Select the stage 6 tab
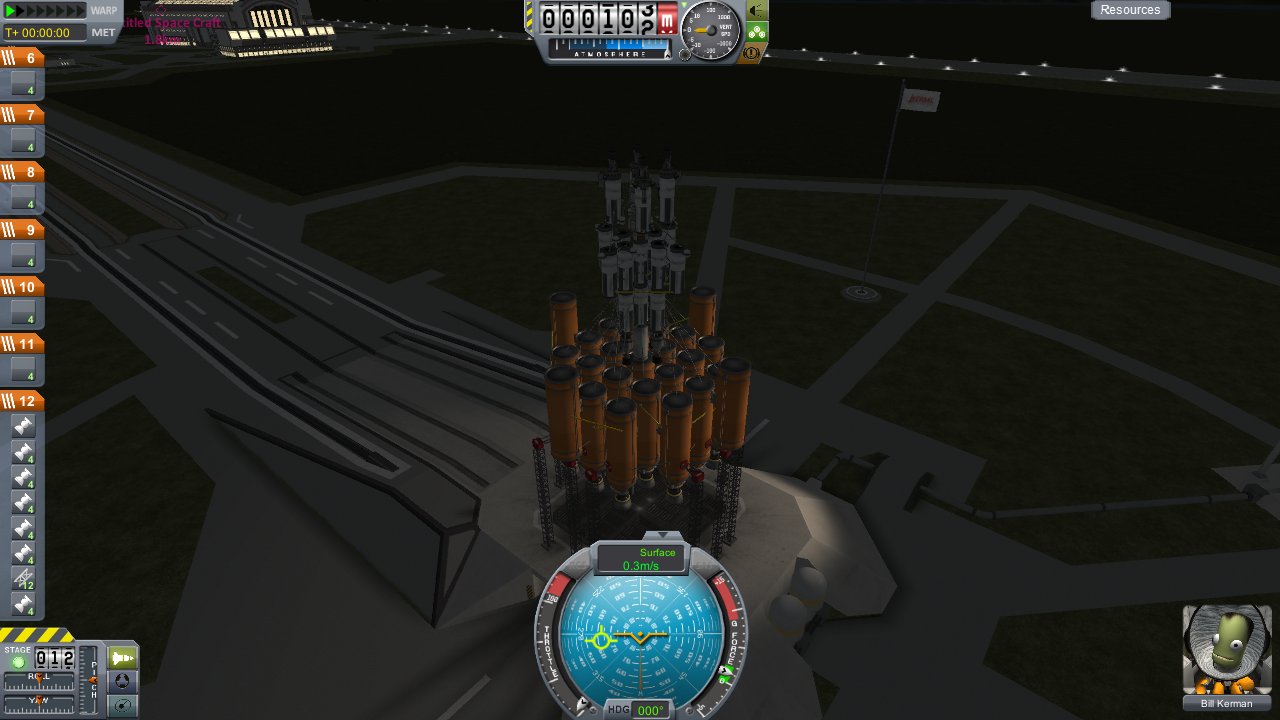This screenshot has width=1280, height=720. pos(22,58)
